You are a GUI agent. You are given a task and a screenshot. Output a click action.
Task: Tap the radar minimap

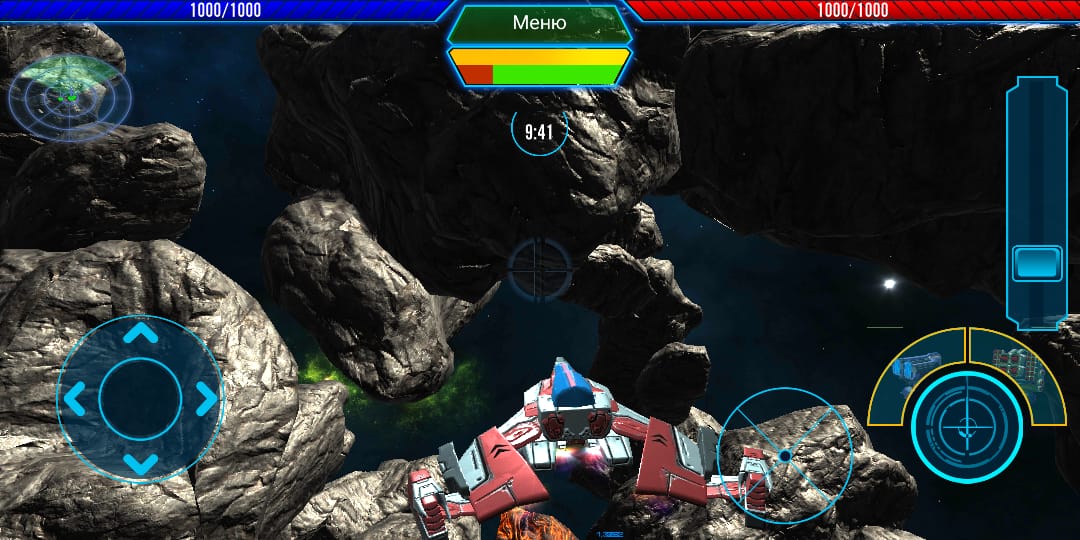pyautogui.click(x=69, y=96)
